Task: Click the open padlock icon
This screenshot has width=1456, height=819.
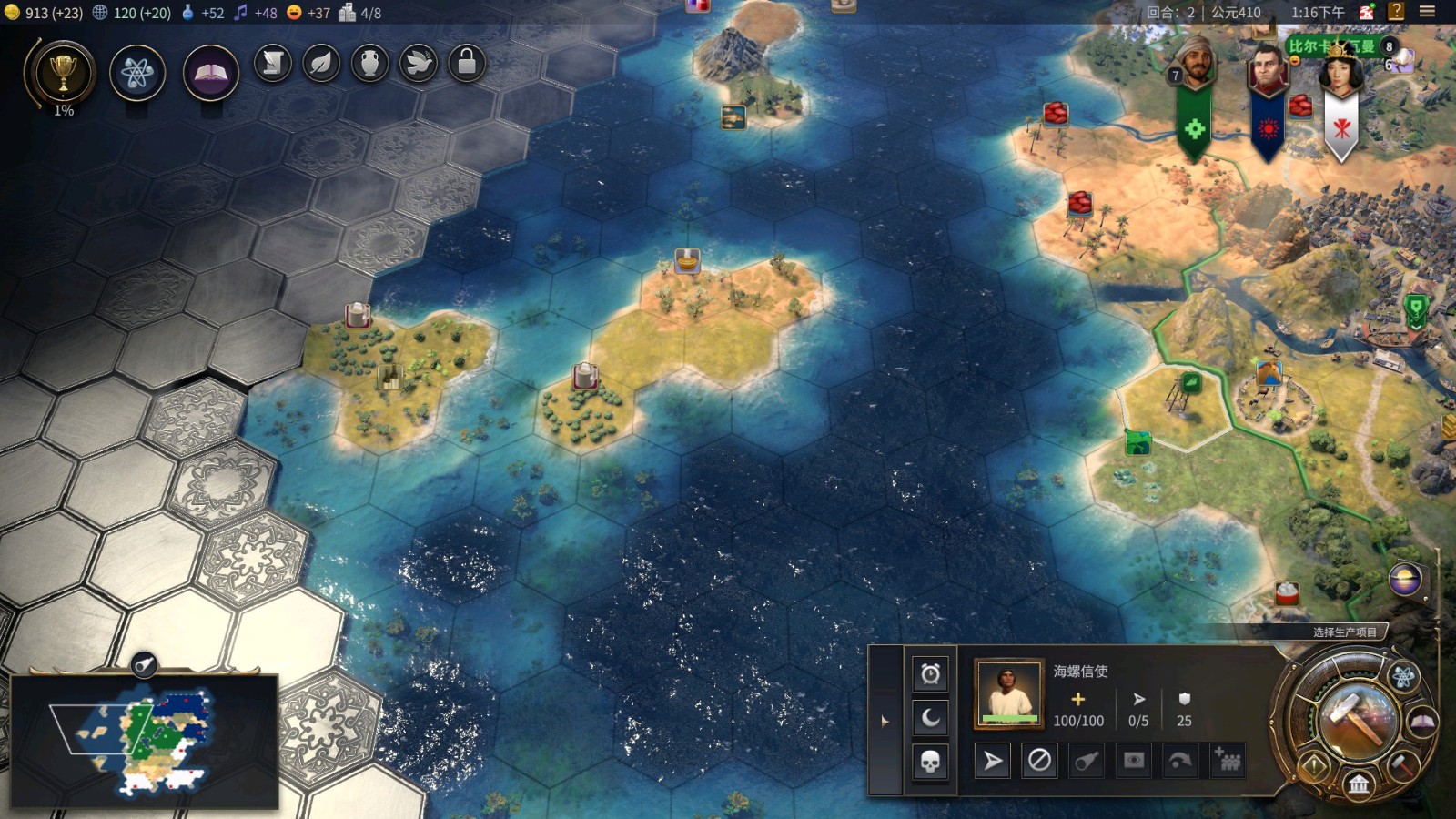Action: click(467, 64)
